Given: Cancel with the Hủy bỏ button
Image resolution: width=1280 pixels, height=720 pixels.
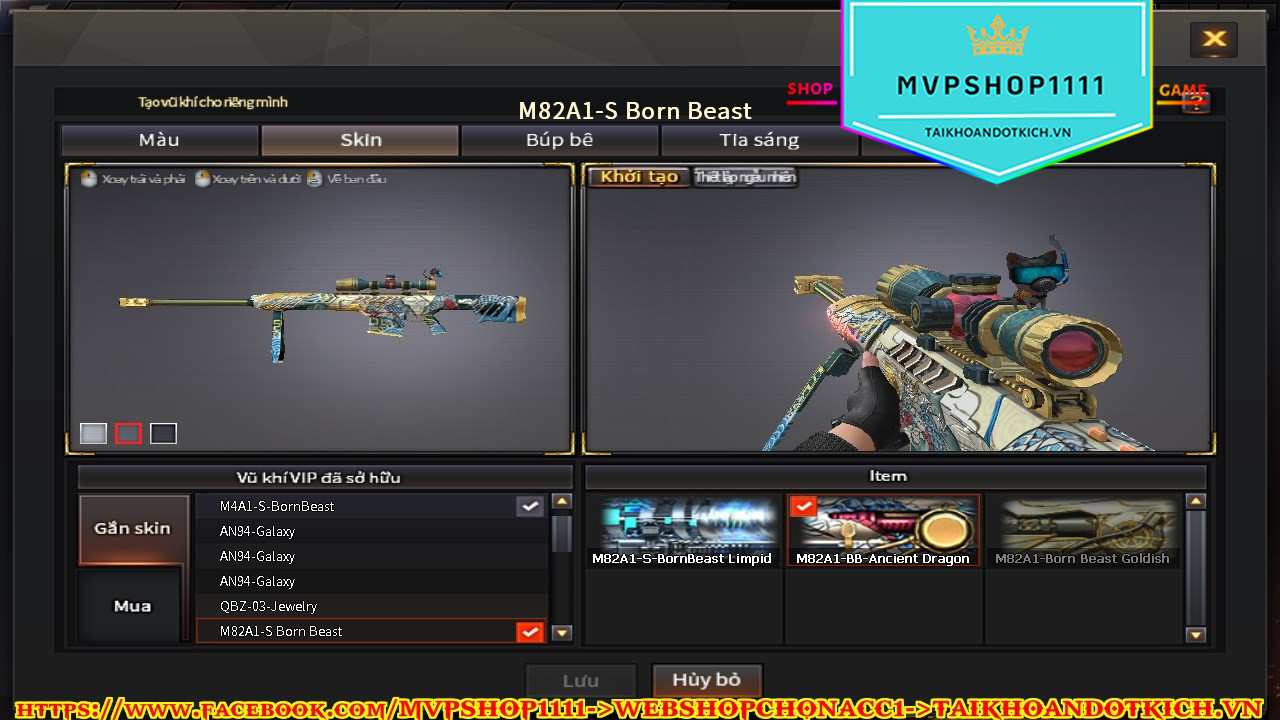Looking at the screenshot, I should tap(706, 680).
